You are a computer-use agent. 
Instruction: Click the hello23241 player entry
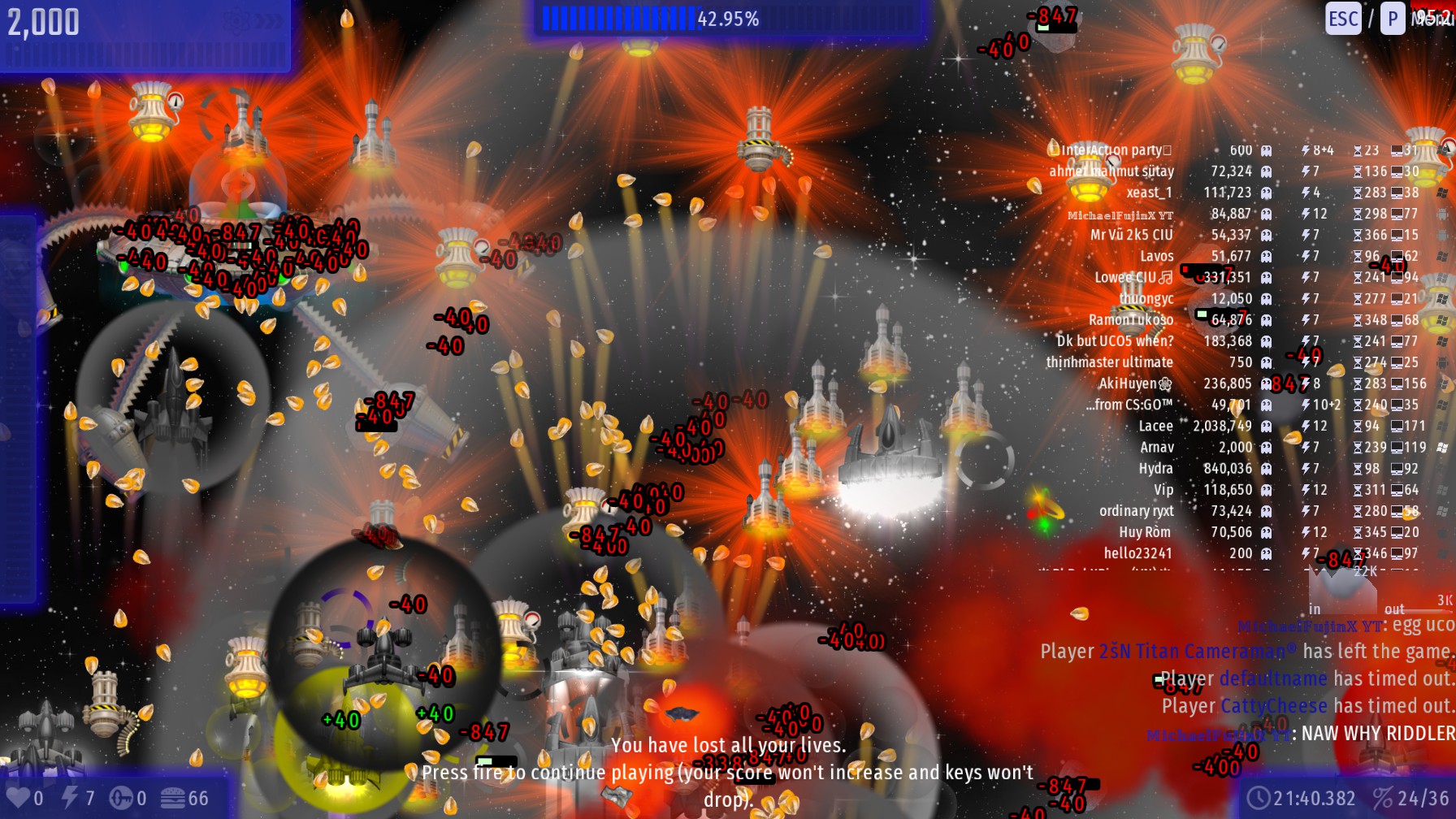[1137, 553]
